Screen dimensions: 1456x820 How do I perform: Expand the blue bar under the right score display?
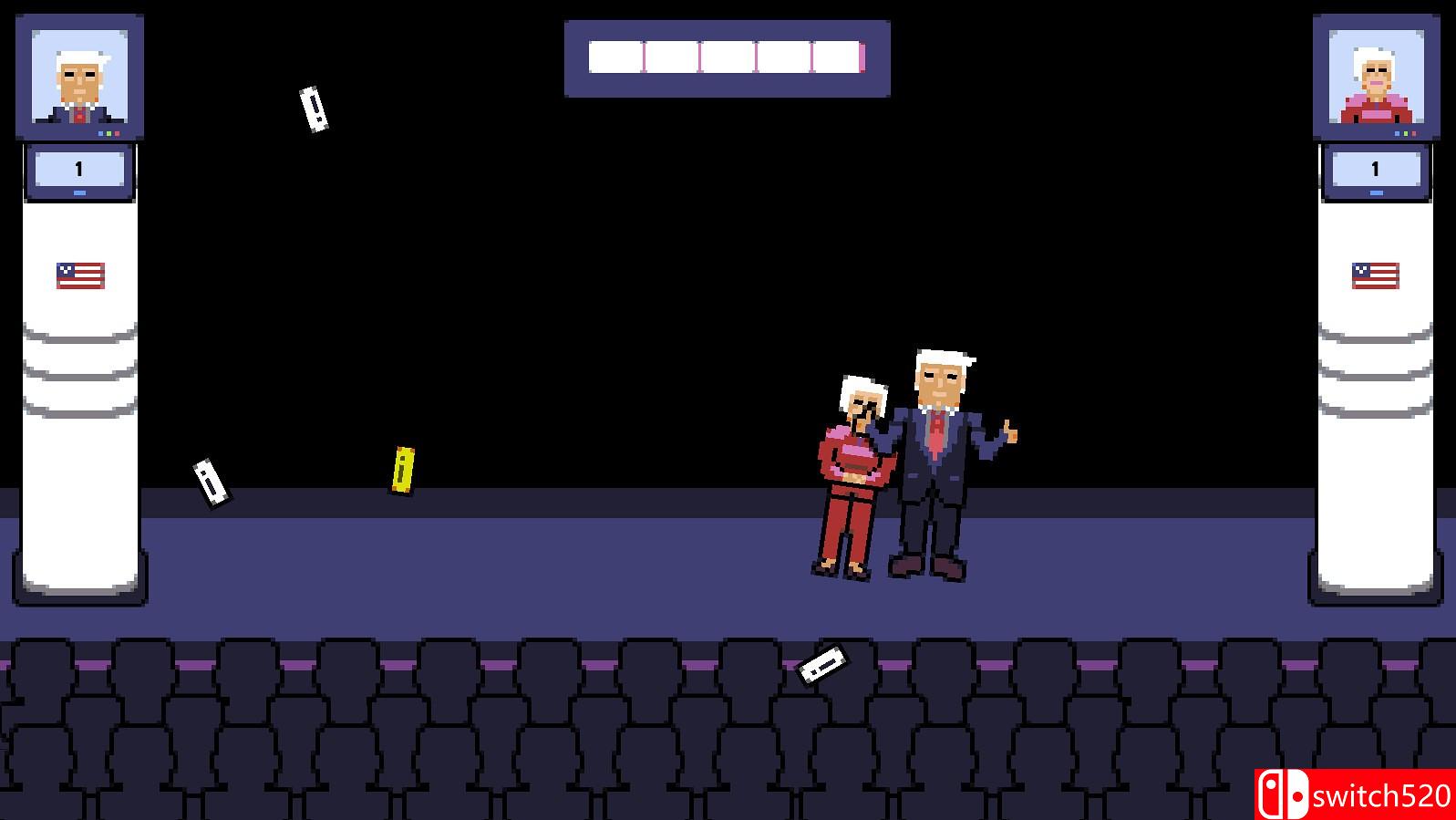pyautogui.click(x=1377, y=192)
